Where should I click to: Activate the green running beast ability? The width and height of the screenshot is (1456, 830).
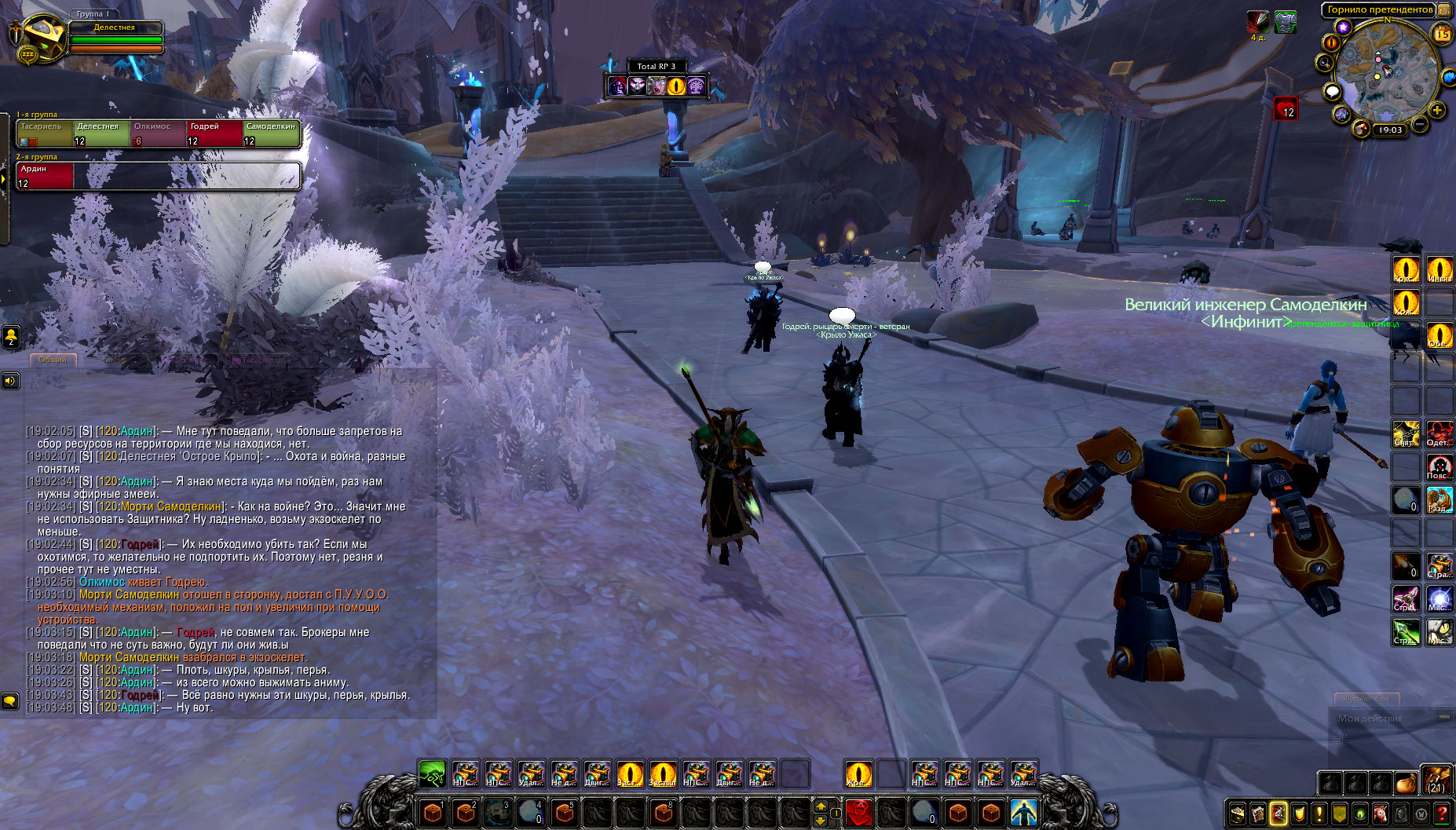coord(432,774)
